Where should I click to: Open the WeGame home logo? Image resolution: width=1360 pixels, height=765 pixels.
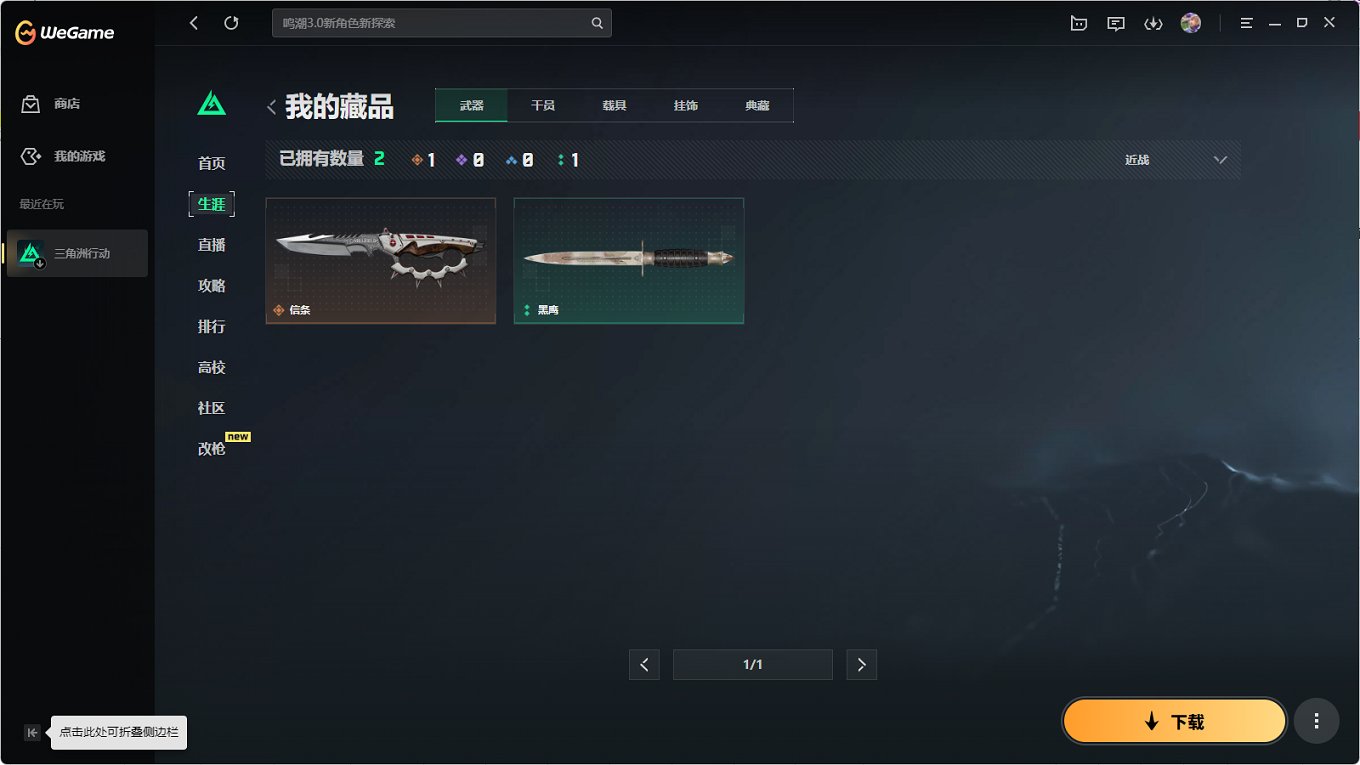(62, 32)
